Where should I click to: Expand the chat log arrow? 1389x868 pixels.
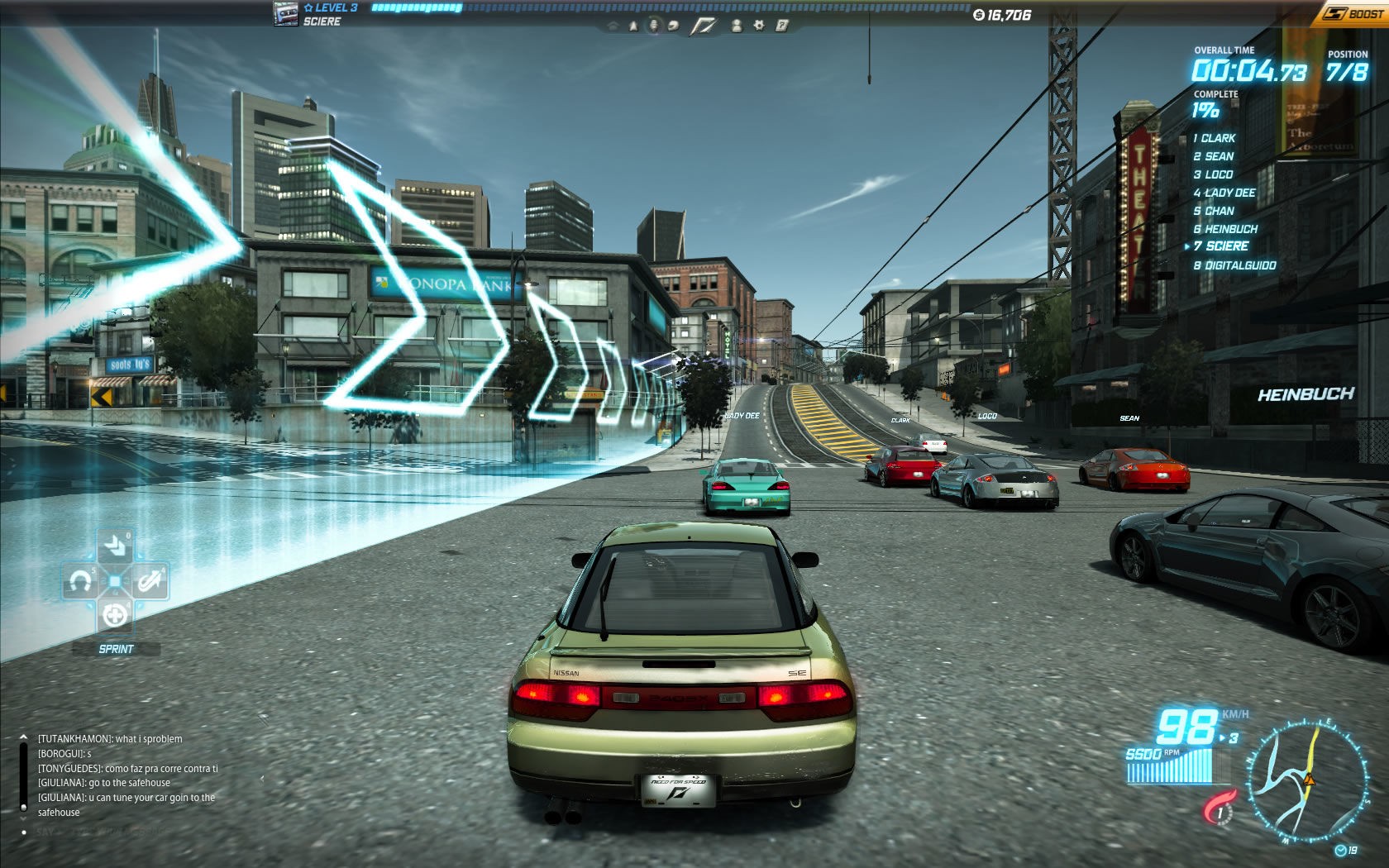(23, 737)
